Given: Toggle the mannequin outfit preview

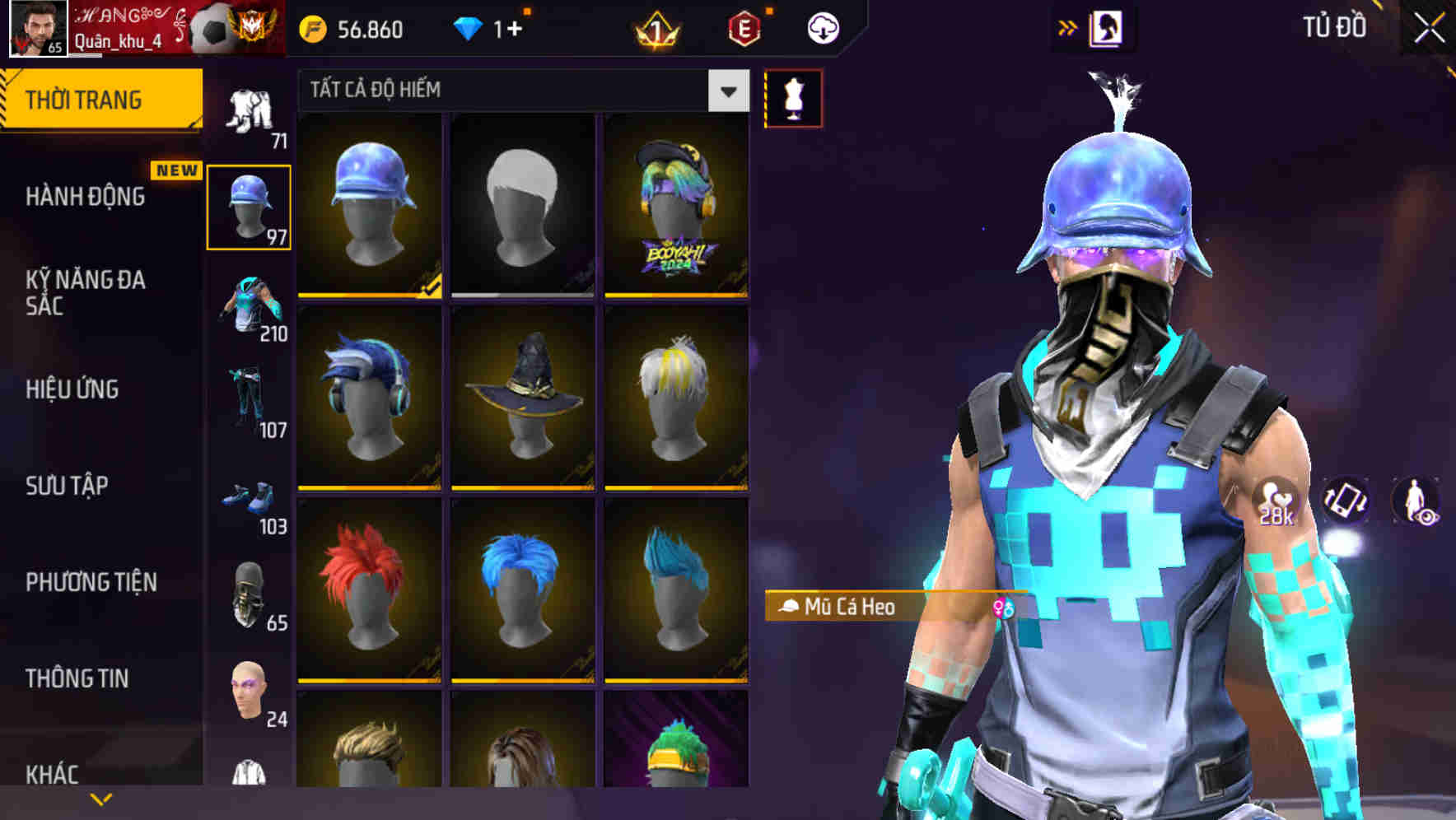Looking at the screenshot, I should (x=793, y=97).
